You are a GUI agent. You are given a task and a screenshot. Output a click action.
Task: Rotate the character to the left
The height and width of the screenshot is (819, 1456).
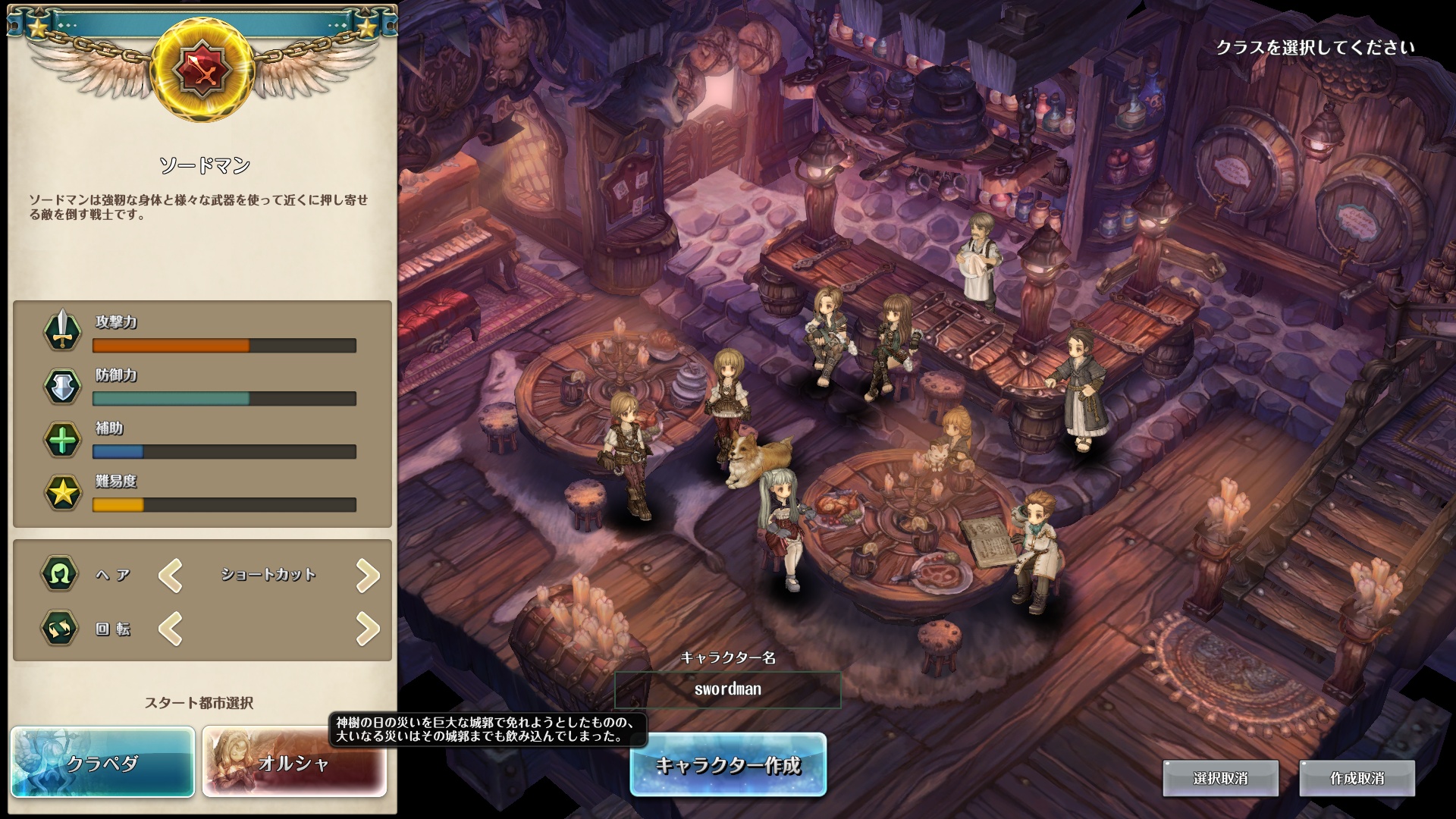click(171, 629)
